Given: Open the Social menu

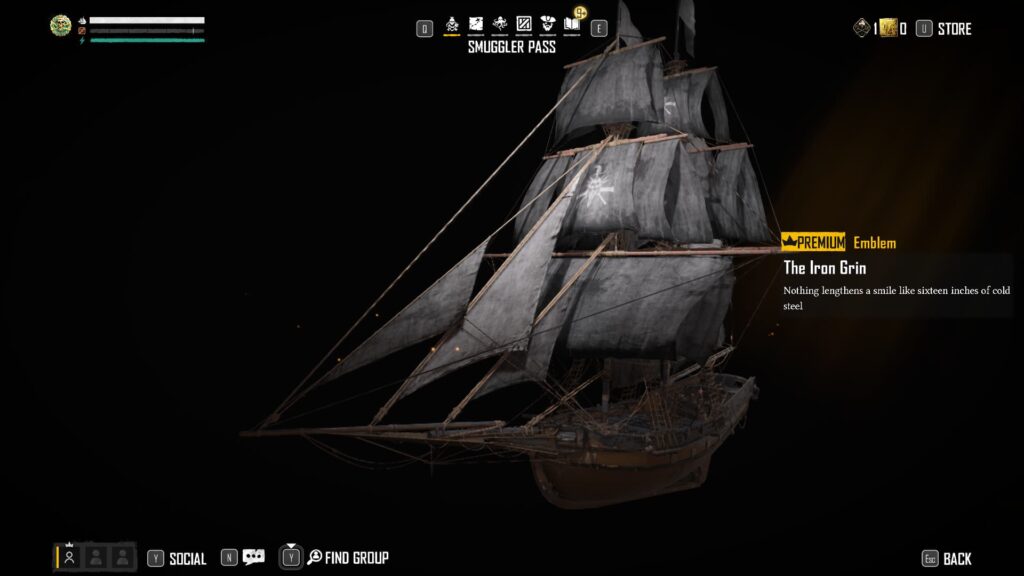Looking at the screenshot, I should 177,559.
